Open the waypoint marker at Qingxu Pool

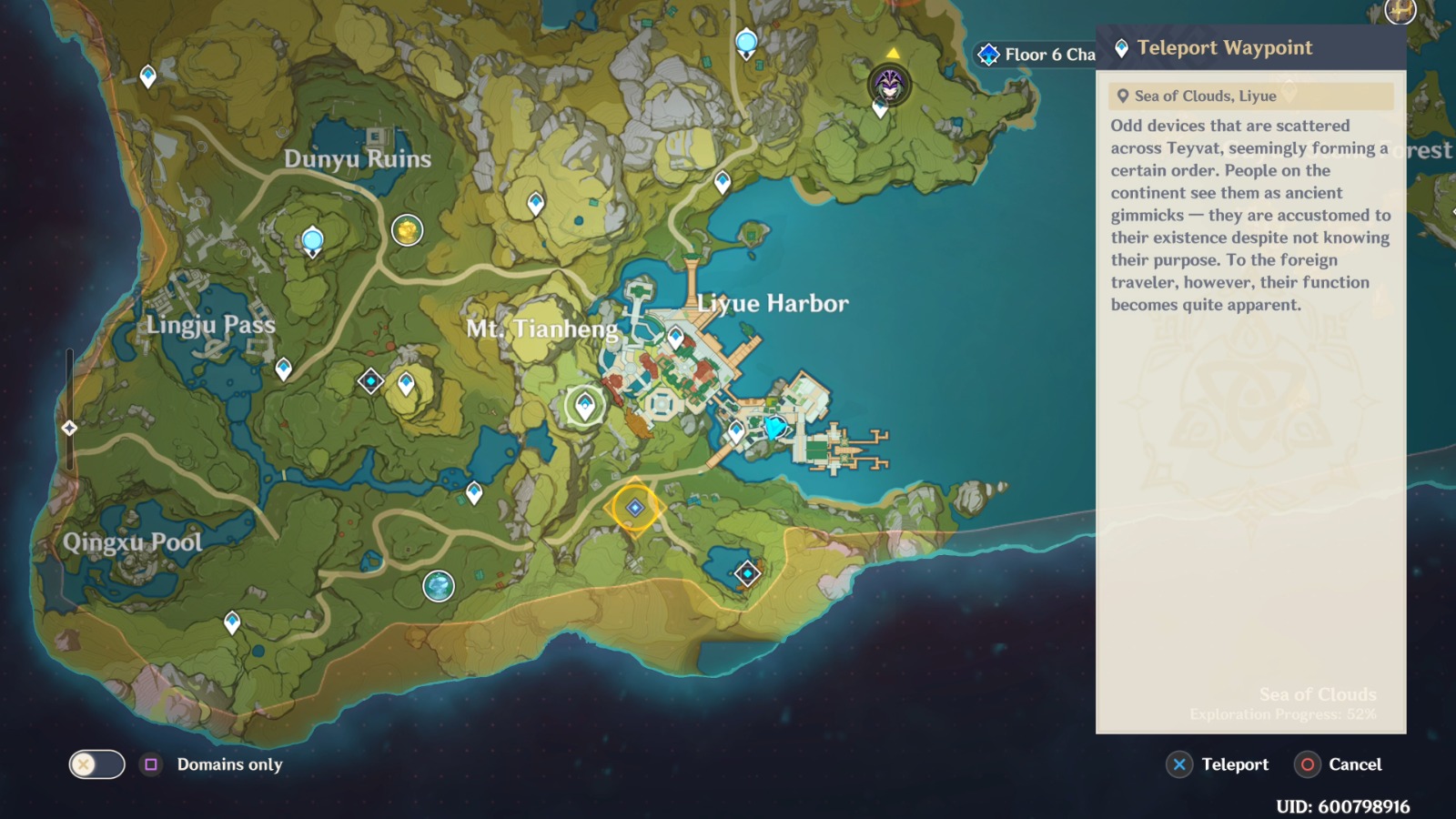tap(233, 622)
